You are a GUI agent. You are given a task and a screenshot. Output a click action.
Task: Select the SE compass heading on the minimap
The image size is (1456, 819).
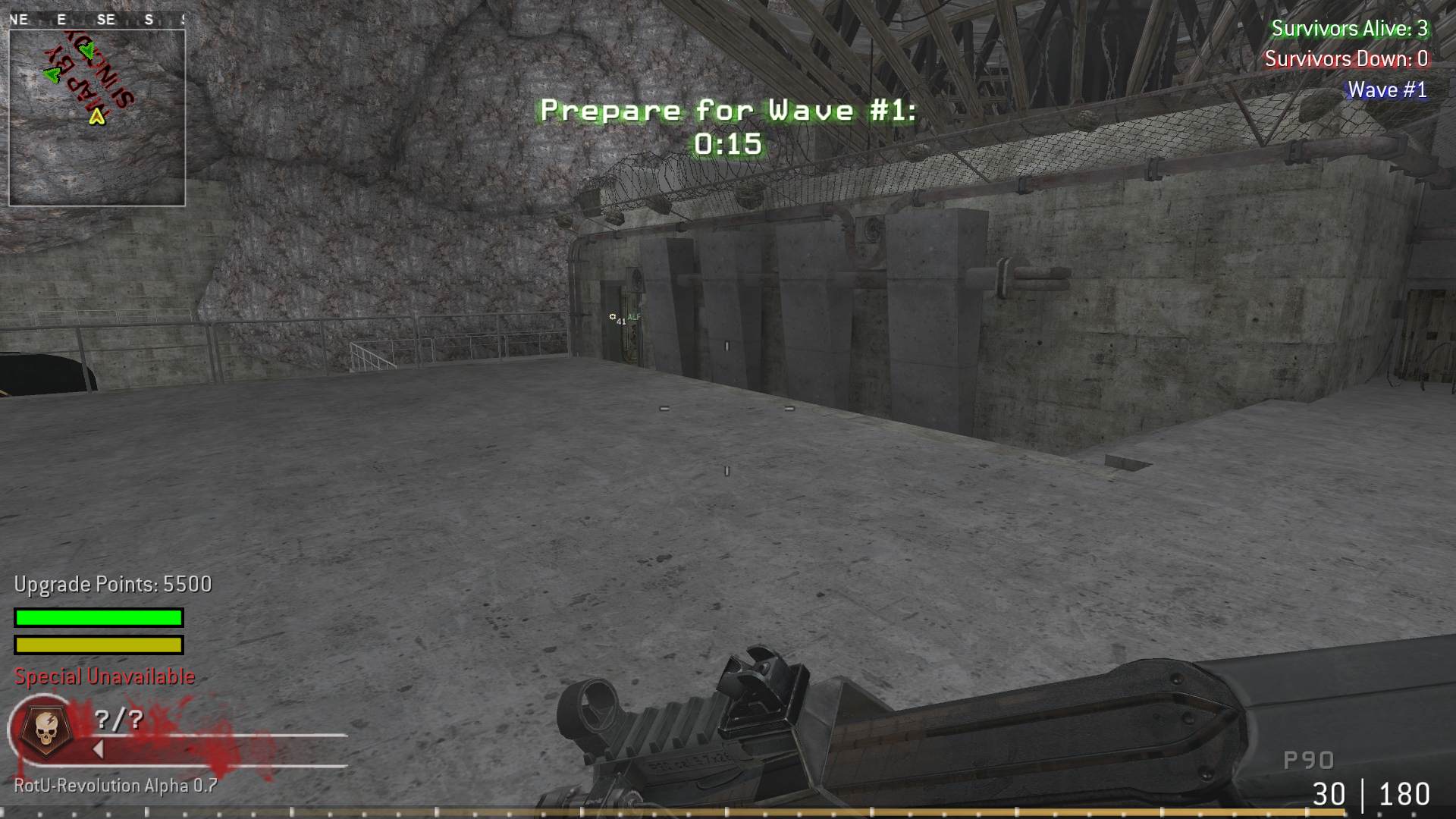pos(108,20)
